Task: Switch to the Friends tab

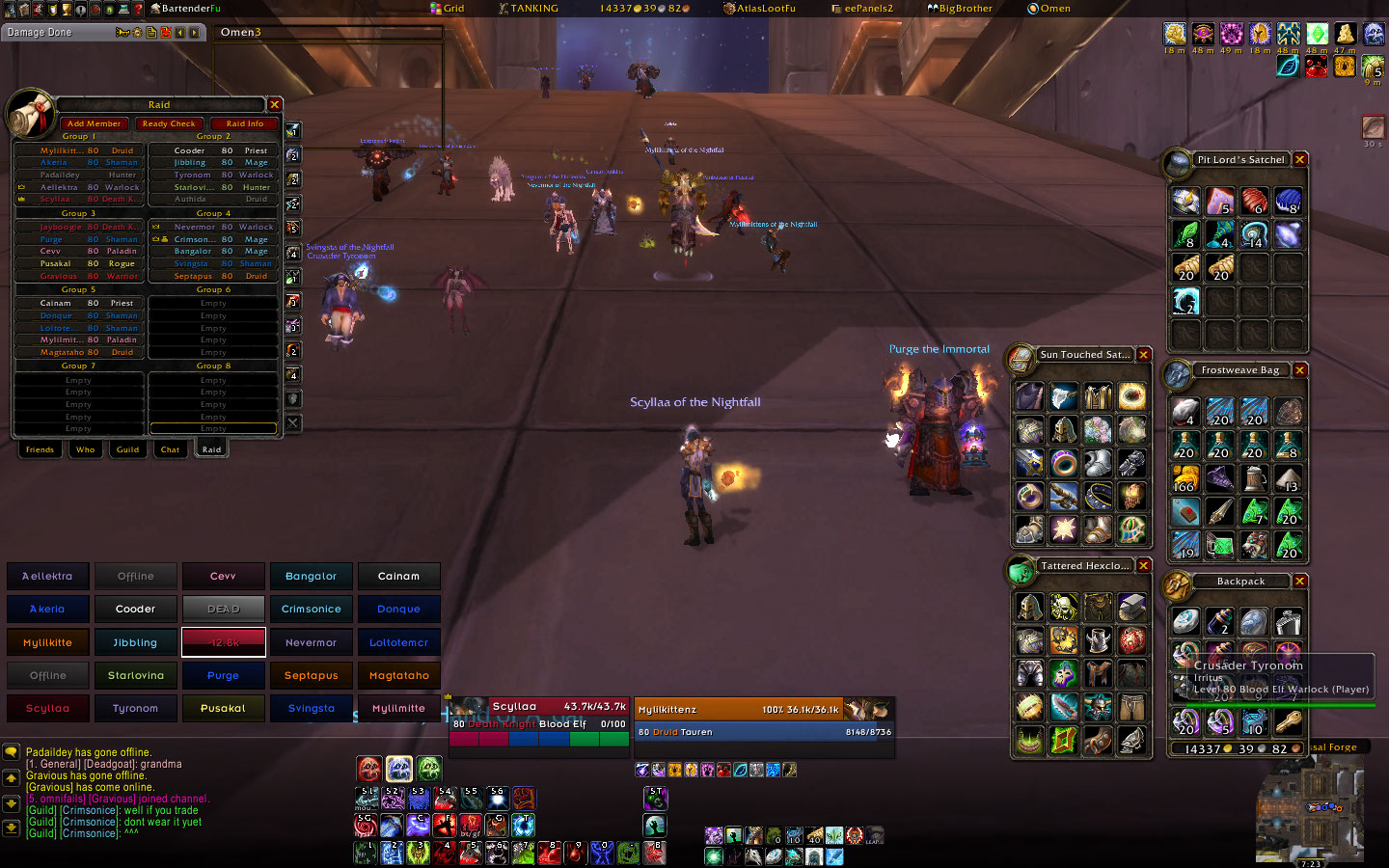Action: (40, 449)
